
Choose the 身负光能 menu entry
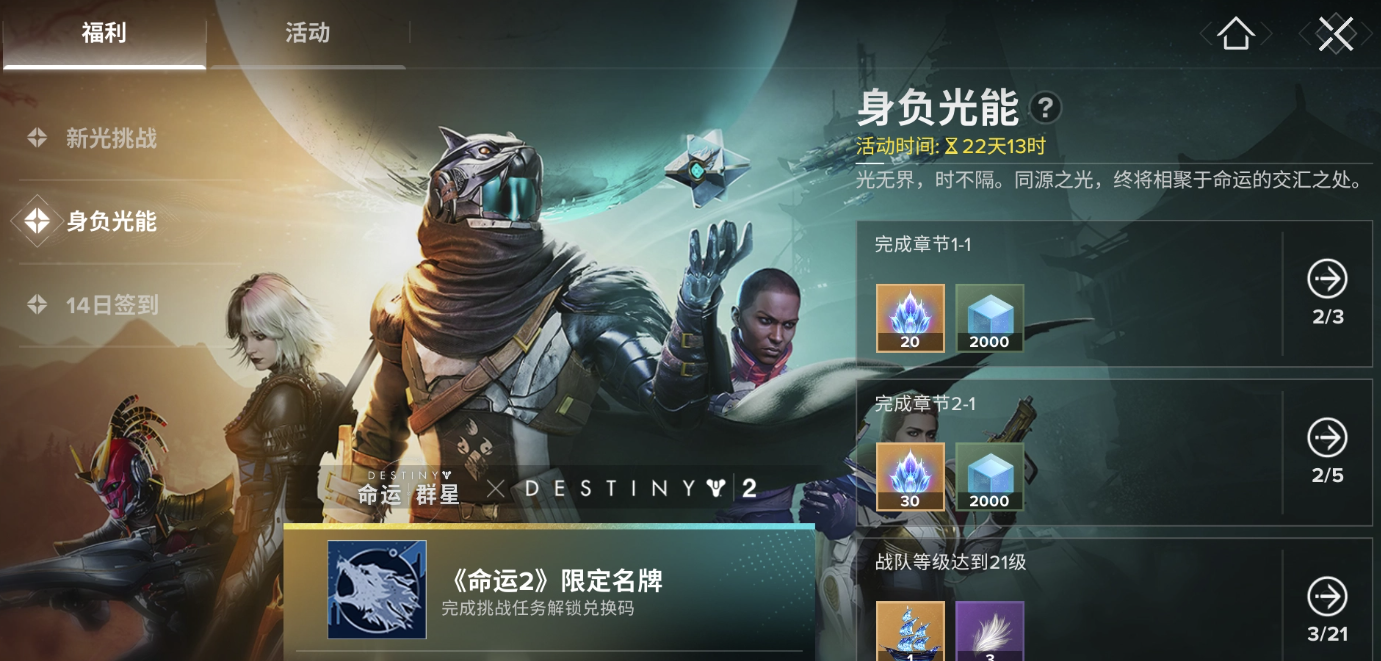click(x=111, y=221)
